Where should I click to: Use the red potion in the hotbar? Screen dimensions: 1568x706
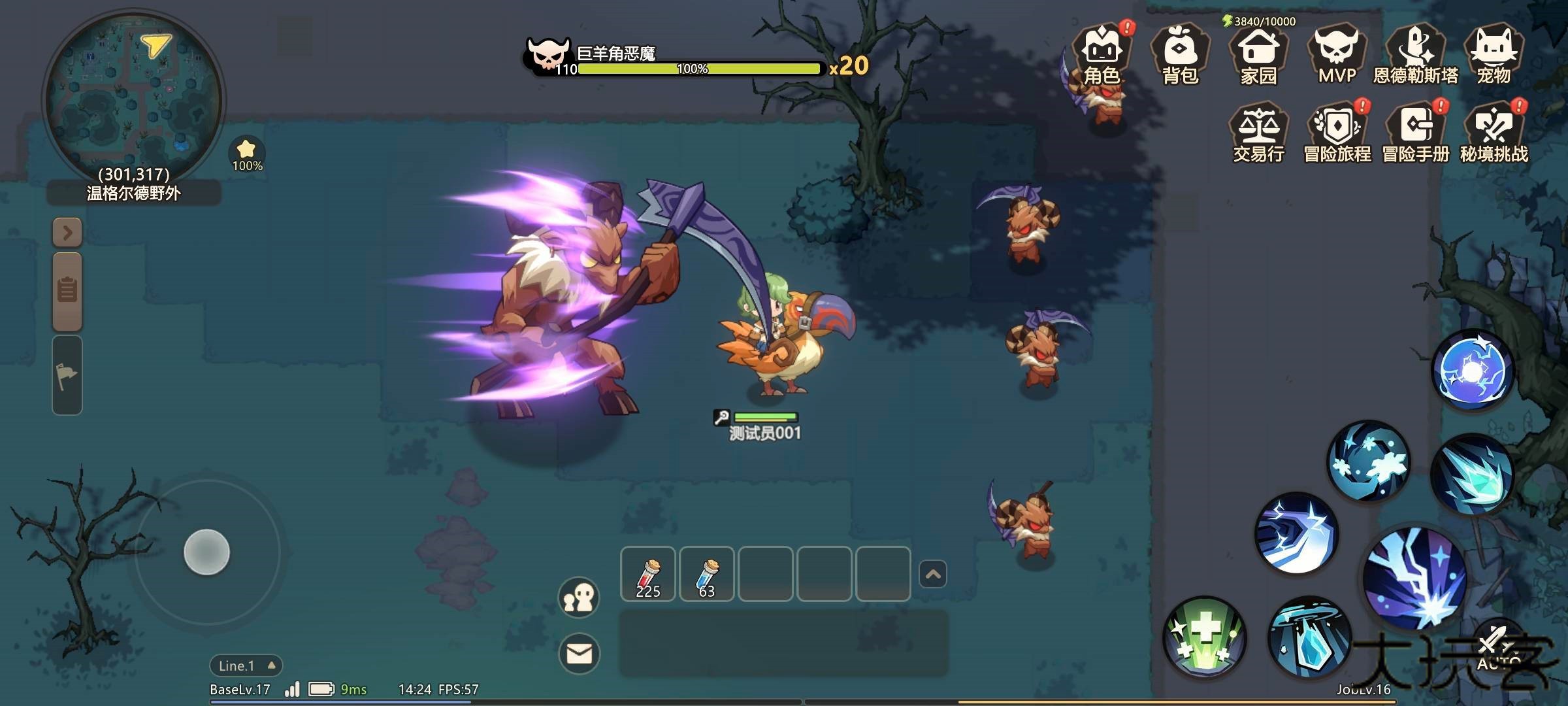tap(647, 574)
